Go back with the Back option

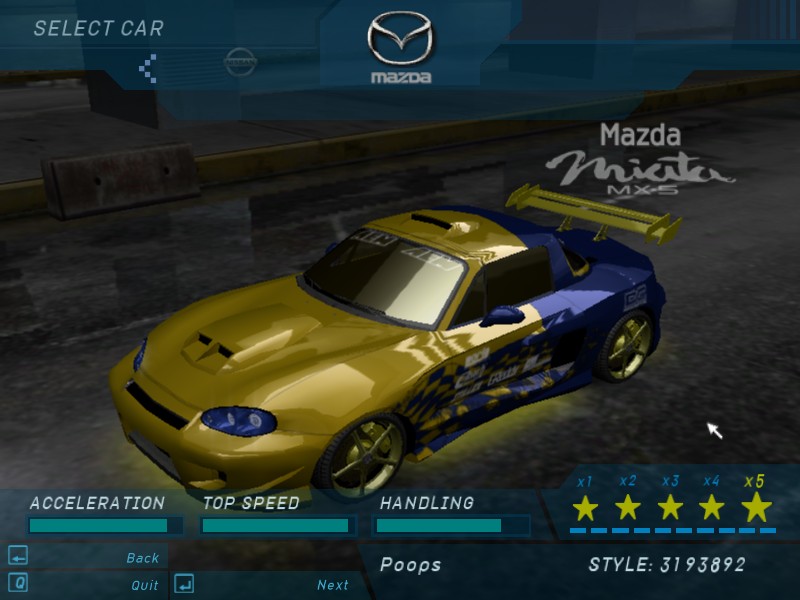pyautogui.click(x=142, y=558)
